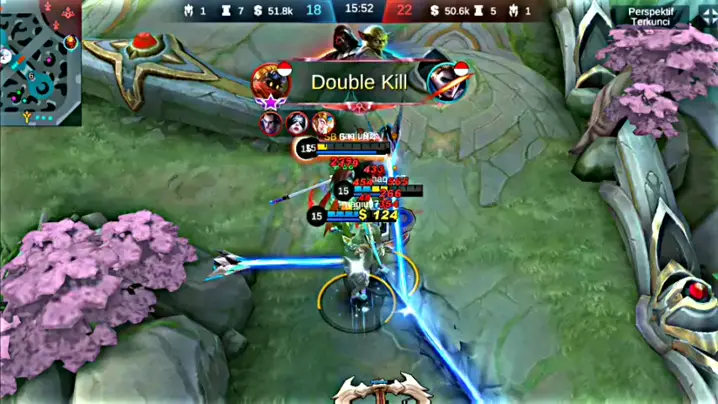Tap the battlefield minimap
Image resolution: width=718 pixels, height=404 pixels.
point(41,60)
